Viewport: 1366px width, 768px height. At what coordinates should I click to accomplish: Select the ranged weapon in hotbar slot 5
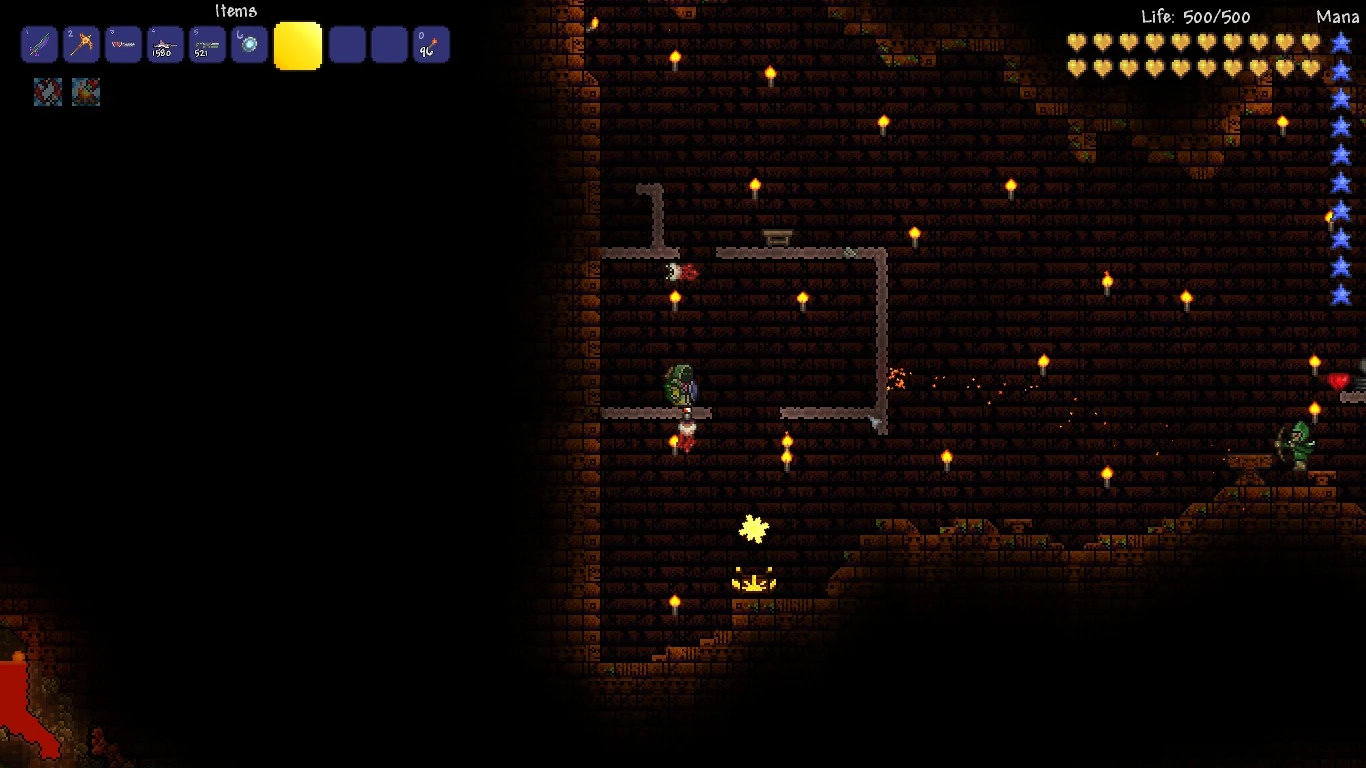coord(207,44)
